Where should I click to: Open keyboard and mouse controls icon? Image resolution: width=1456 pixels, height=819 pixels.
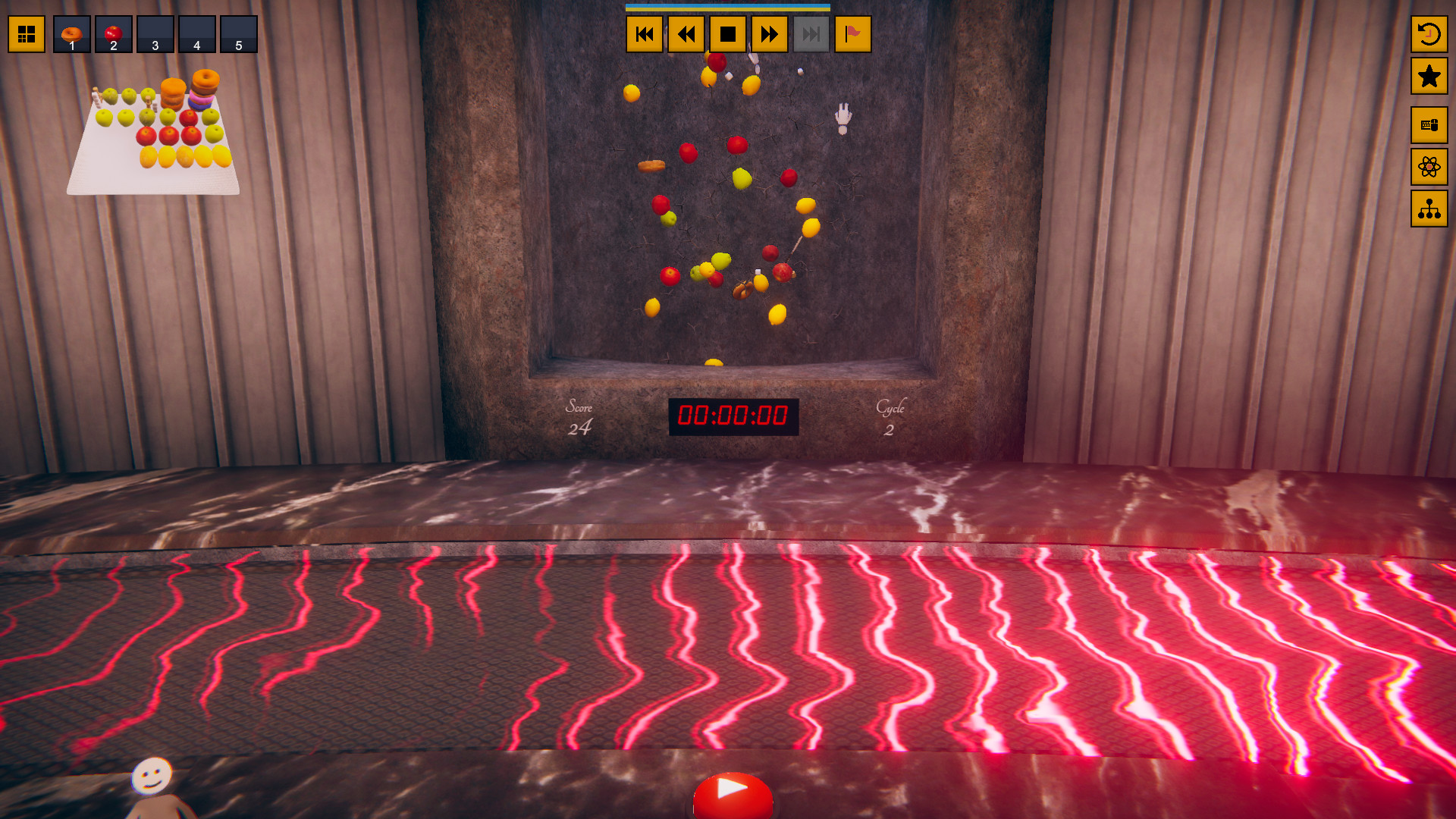coord(1429,125)
